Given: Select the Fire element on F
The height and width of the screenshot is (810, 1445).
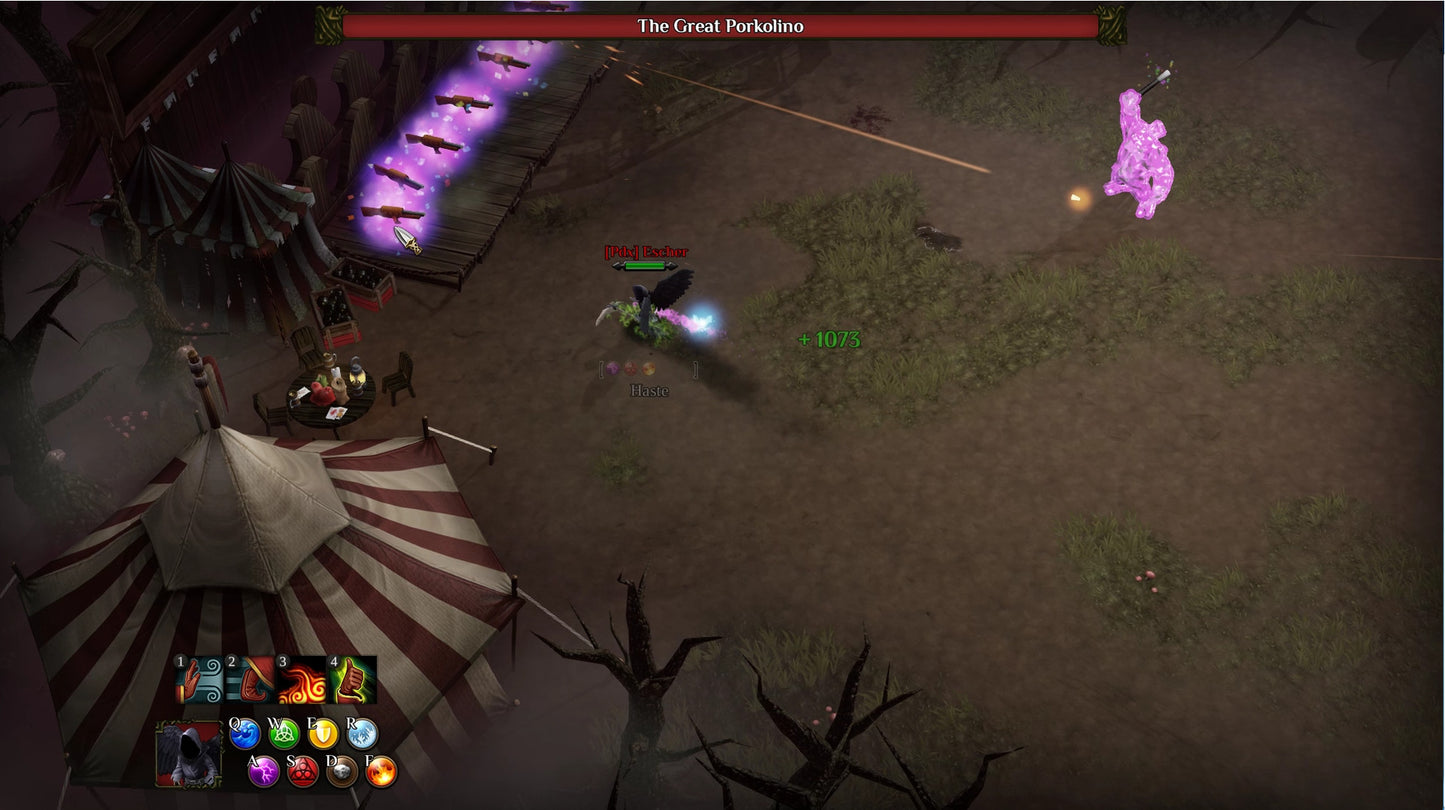Looking at the screenshot, I should tap(381, 772).
